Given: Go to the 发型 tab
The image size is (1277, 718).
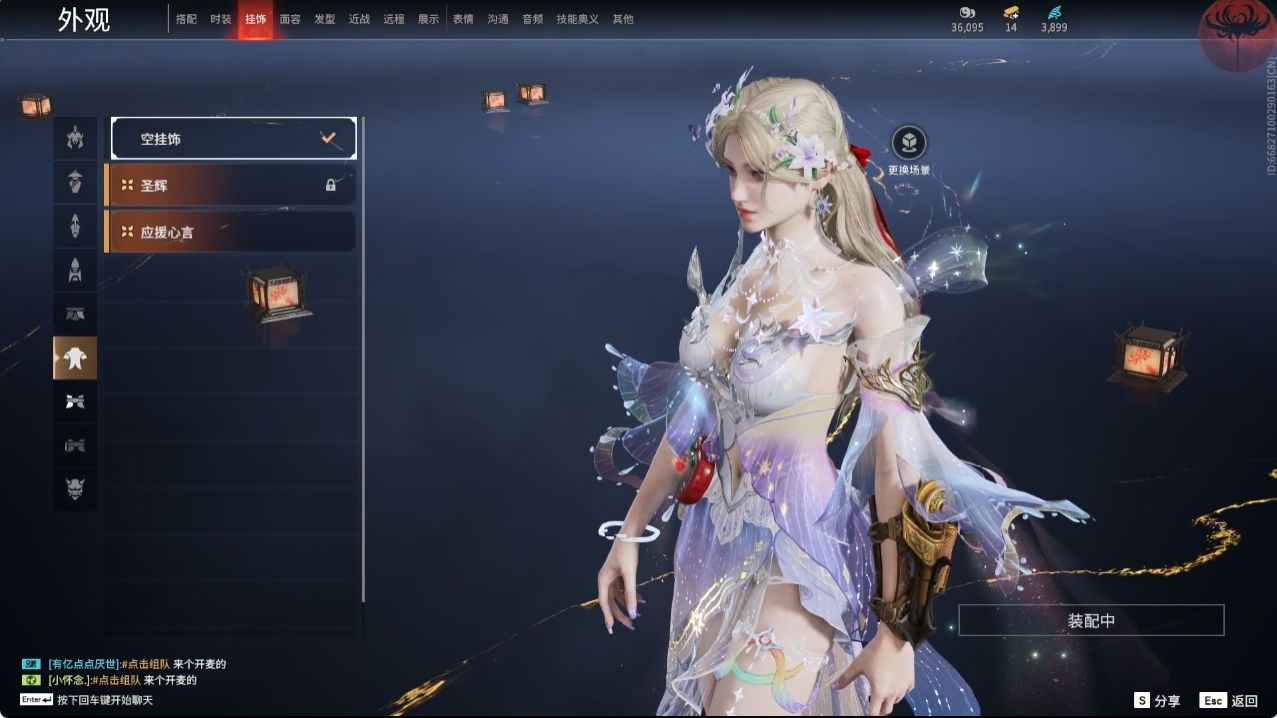Looking at the screenshot, I should [x=325, y=19].
